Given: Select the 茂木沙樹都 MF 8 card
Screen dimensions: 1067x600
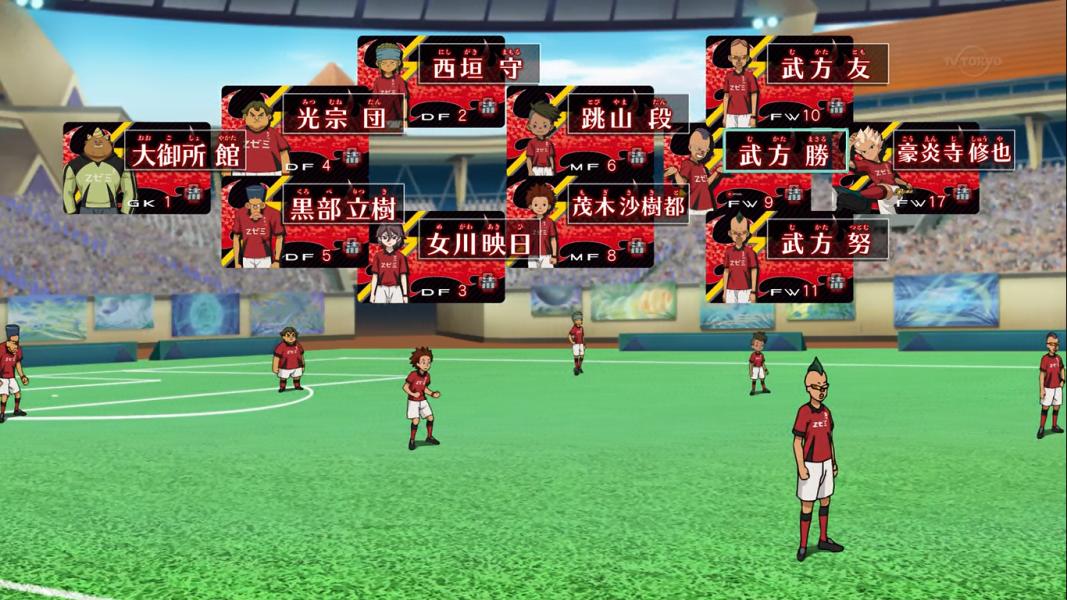Looking at the screenshot, I should (x=581, y=224).
